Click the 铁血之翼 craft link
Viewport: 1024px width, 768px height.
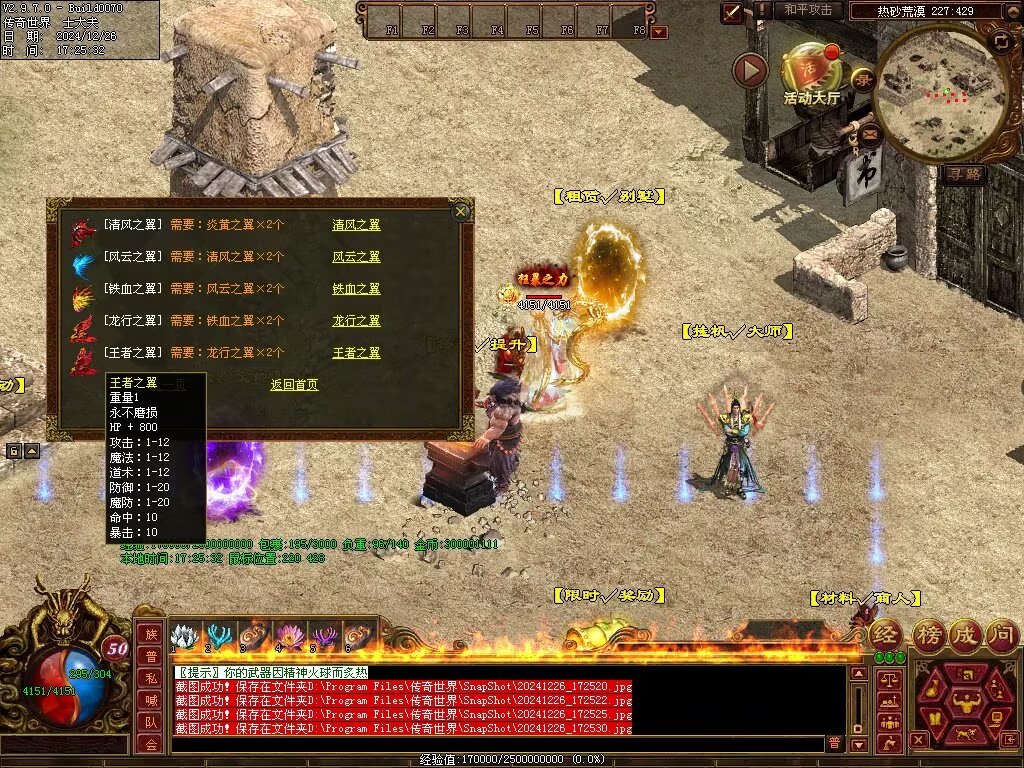[356, 289]
